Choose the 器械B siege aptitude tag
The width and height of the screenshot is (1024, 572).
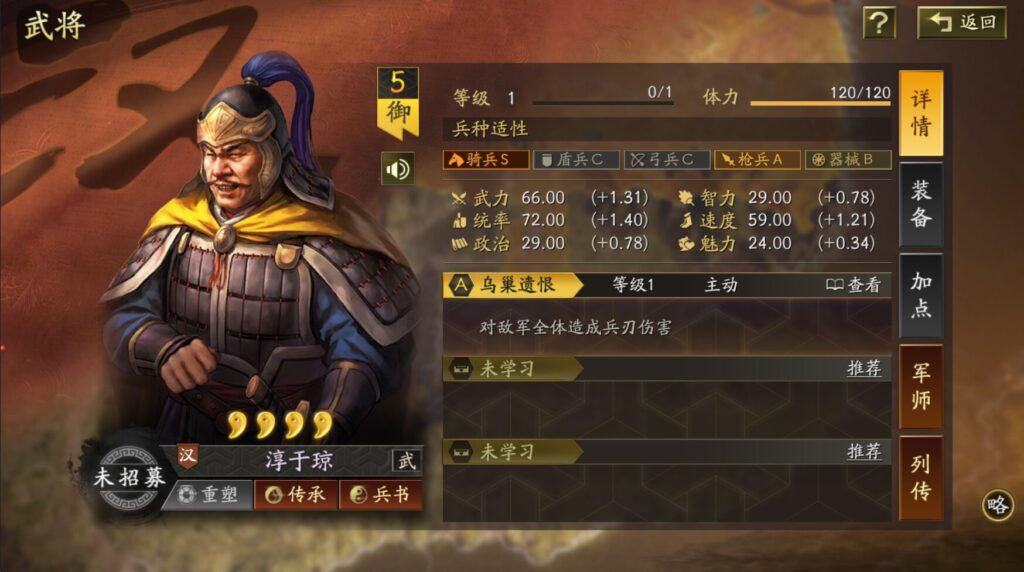click(847, 160)
